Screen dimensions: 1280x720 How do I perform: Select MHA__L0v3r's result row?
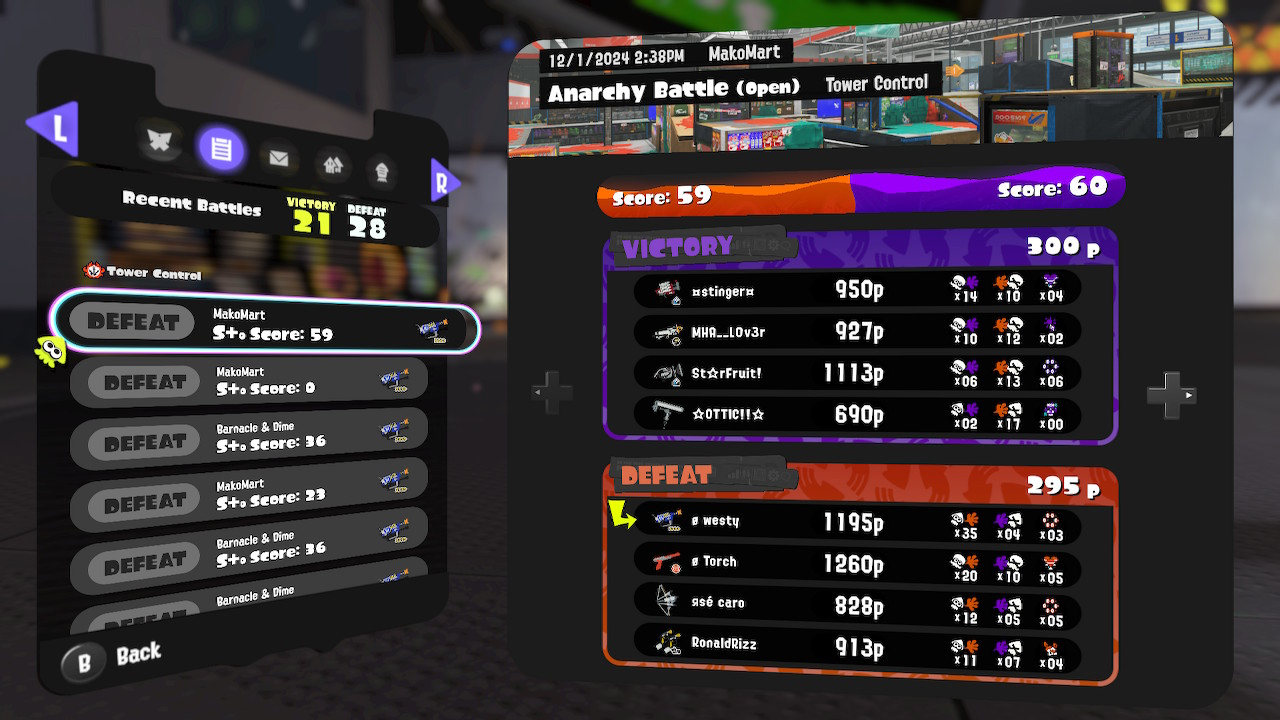(x=857, y=332)
